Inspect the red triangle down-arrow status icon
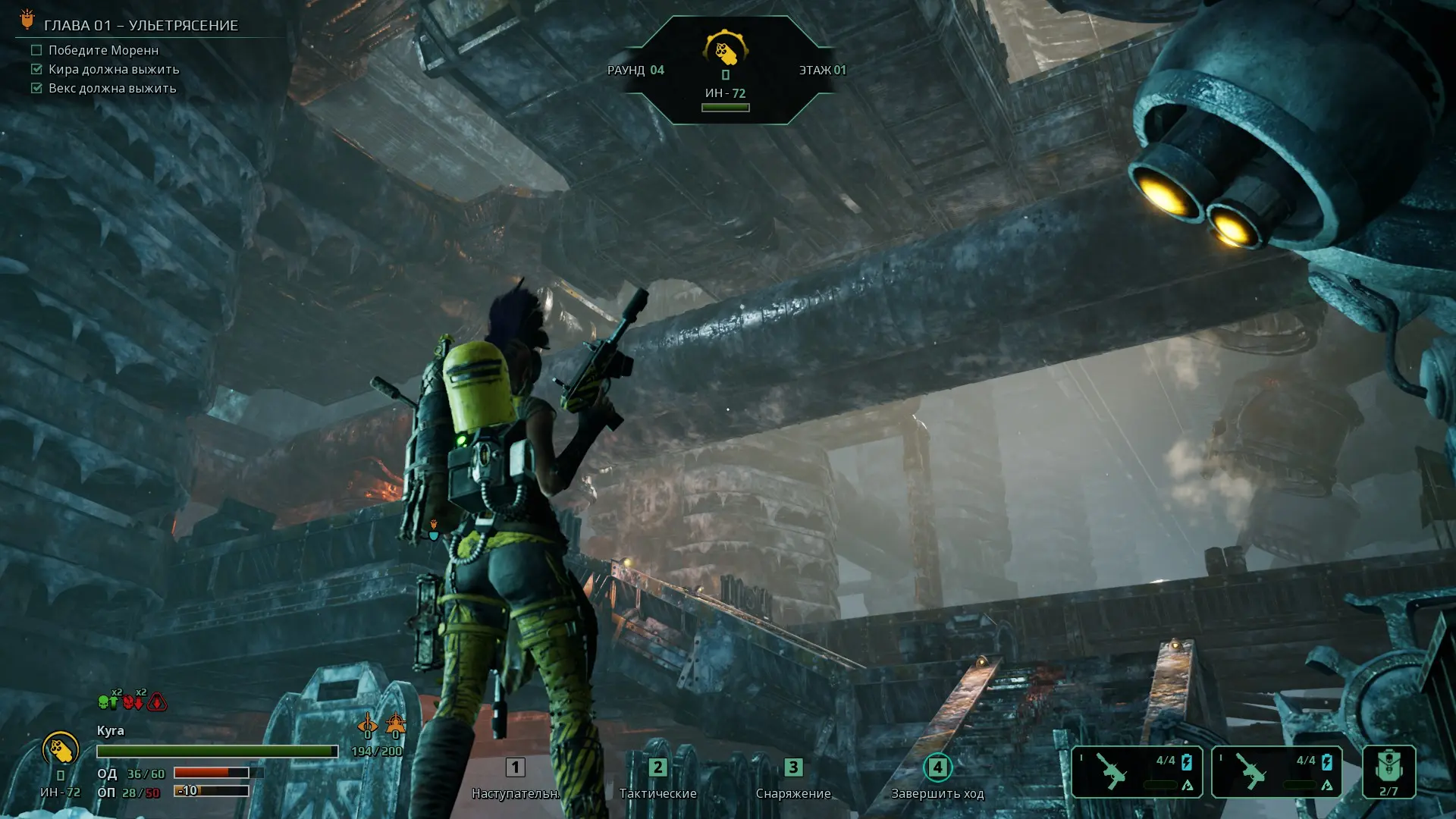This screenshot has width=1456, height=819. click(x=158, y=702)
